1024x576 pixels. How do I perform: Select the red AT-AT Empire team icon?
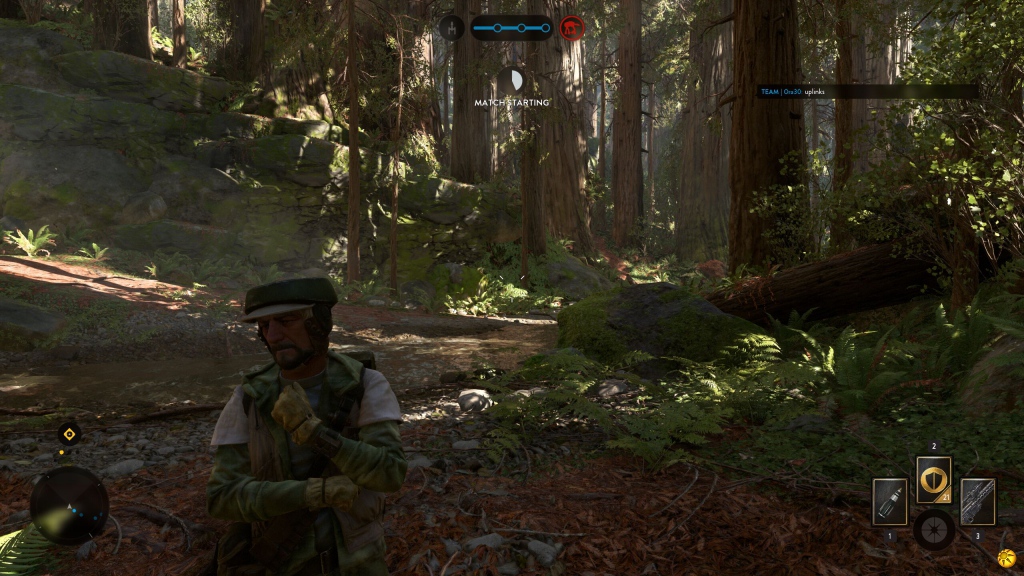pyautogui.click(x=572, y=27)
